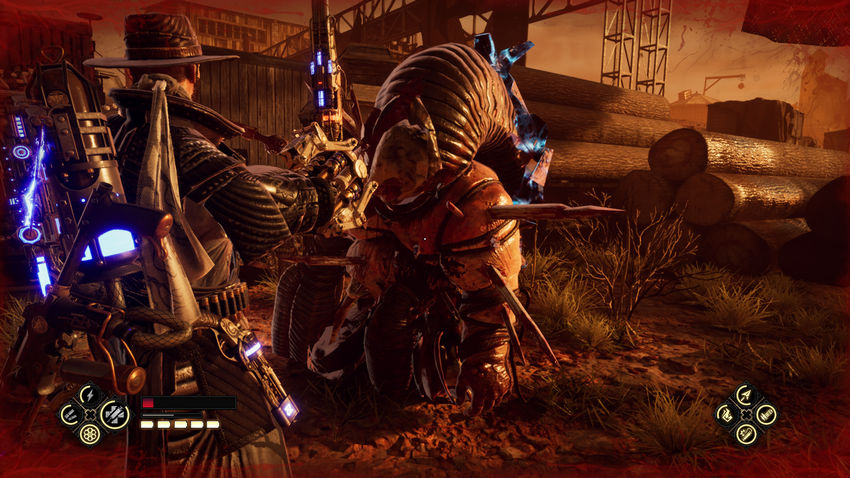Select the twin bullets ammo icon
850x478 pixels.
point(70,415)
